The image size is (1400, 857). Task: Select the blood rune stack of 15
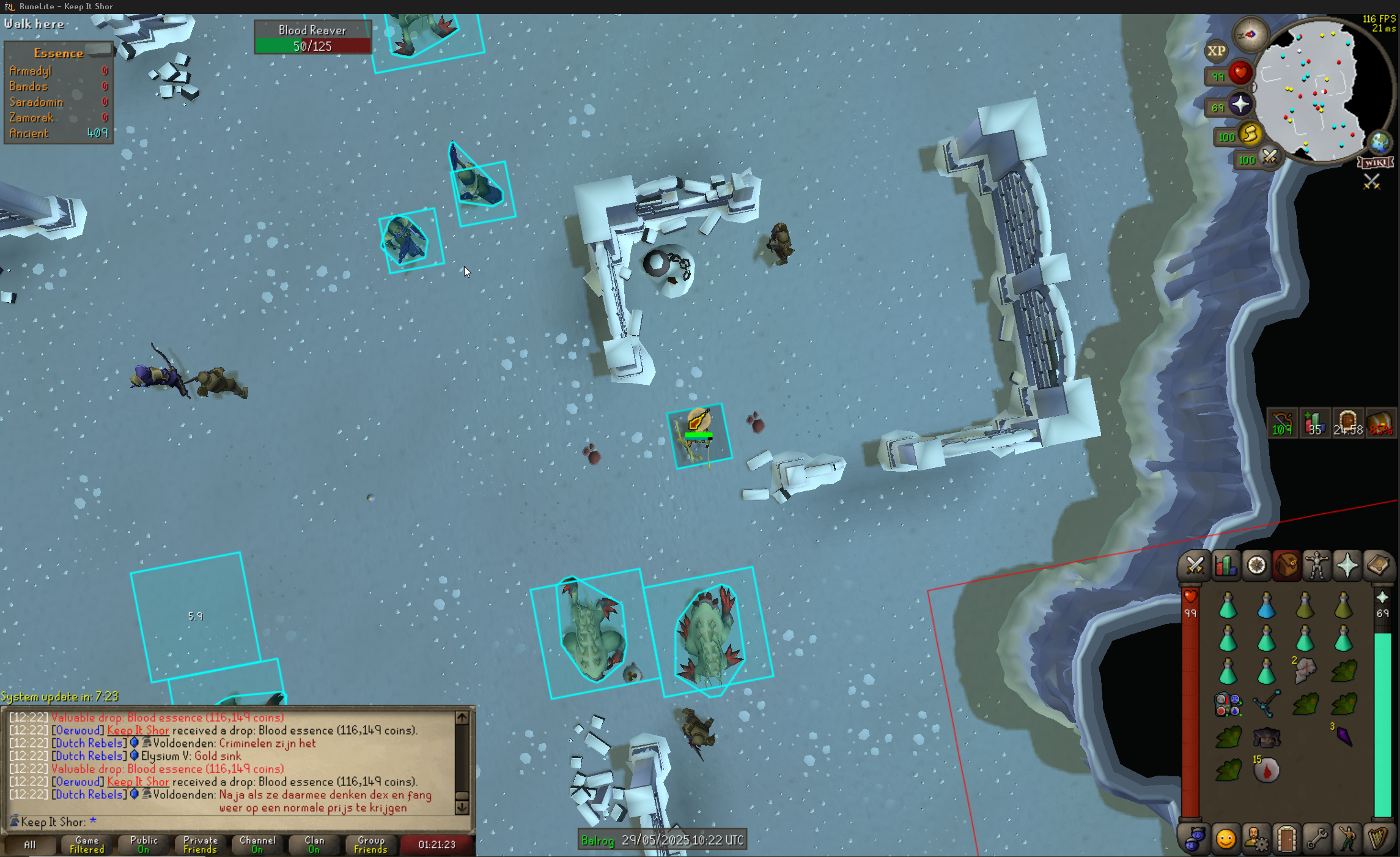pos(1266,770)
